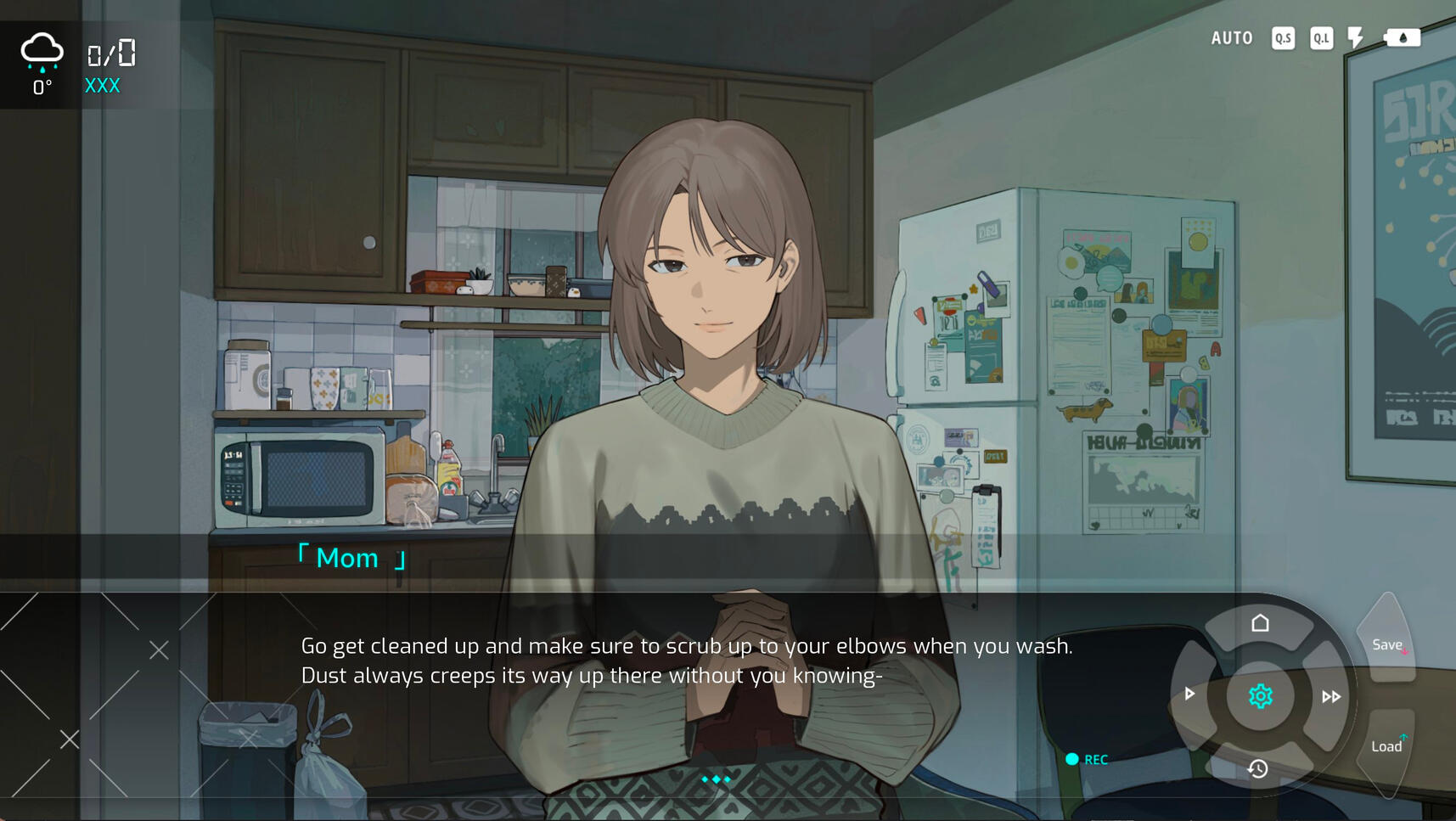Fast-forward dialogue with the double arrows

point(1330,697)
